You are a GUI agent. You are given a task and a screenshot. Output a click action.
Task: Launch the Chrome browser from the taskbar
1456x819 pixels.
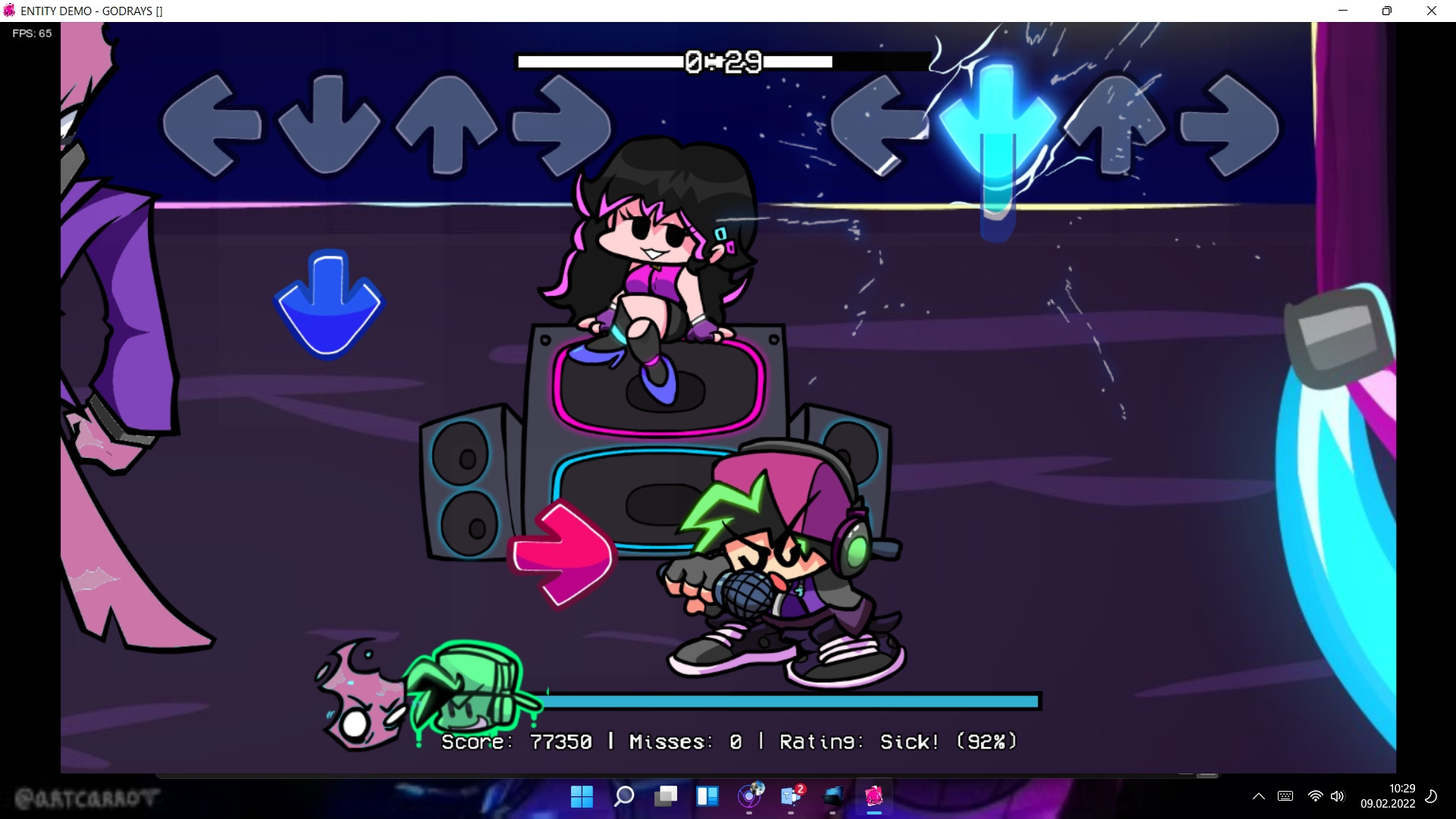pos(749,798)
